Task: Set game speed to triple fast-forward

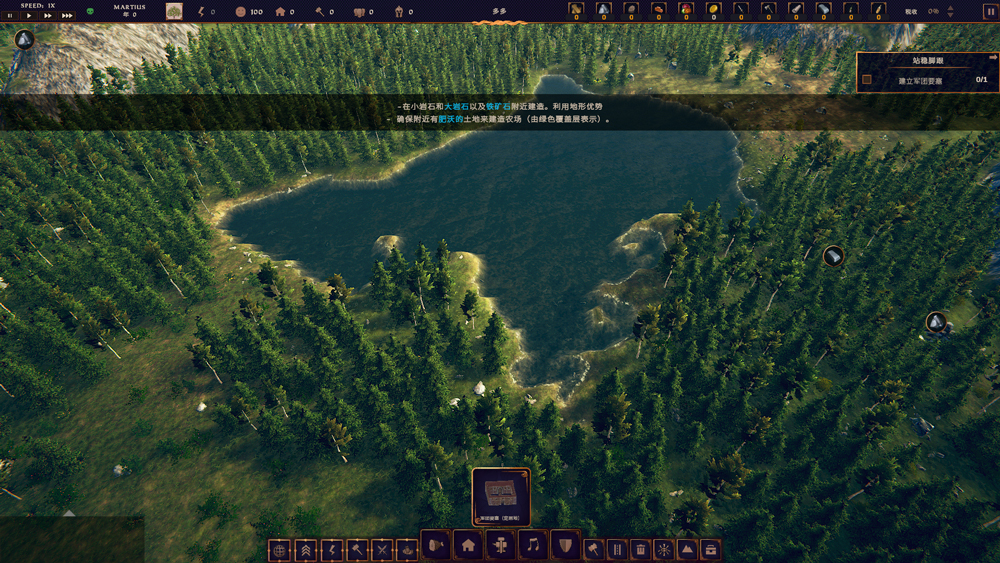Action: 67,16
